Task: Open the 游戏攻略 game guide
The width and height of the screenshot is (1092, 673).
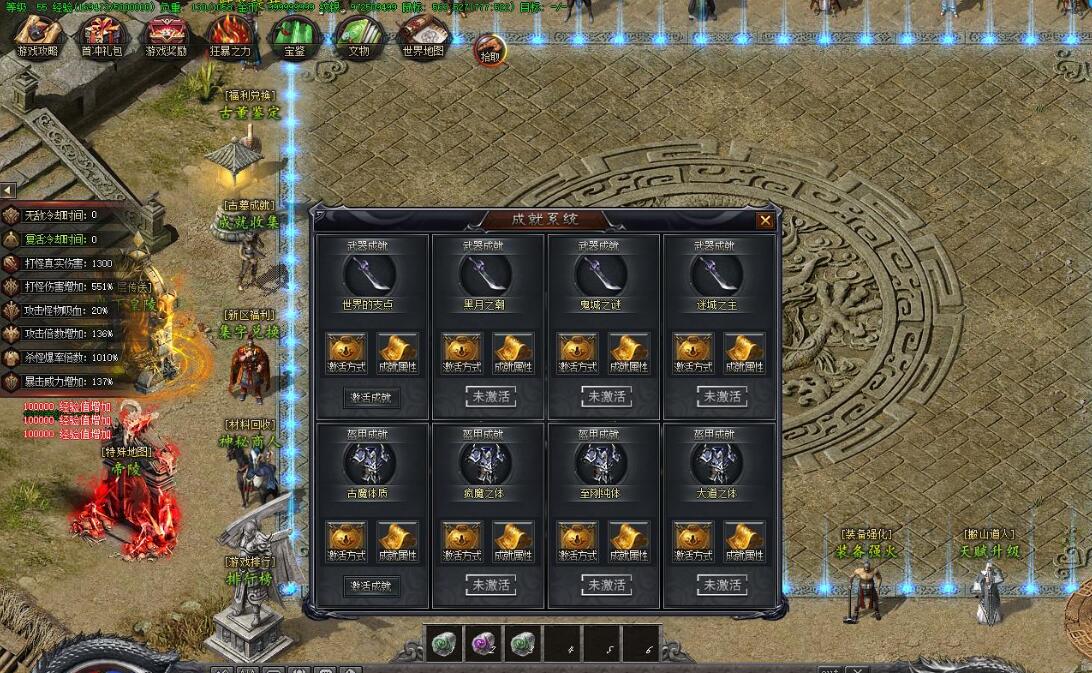Action: pos(37,36)
